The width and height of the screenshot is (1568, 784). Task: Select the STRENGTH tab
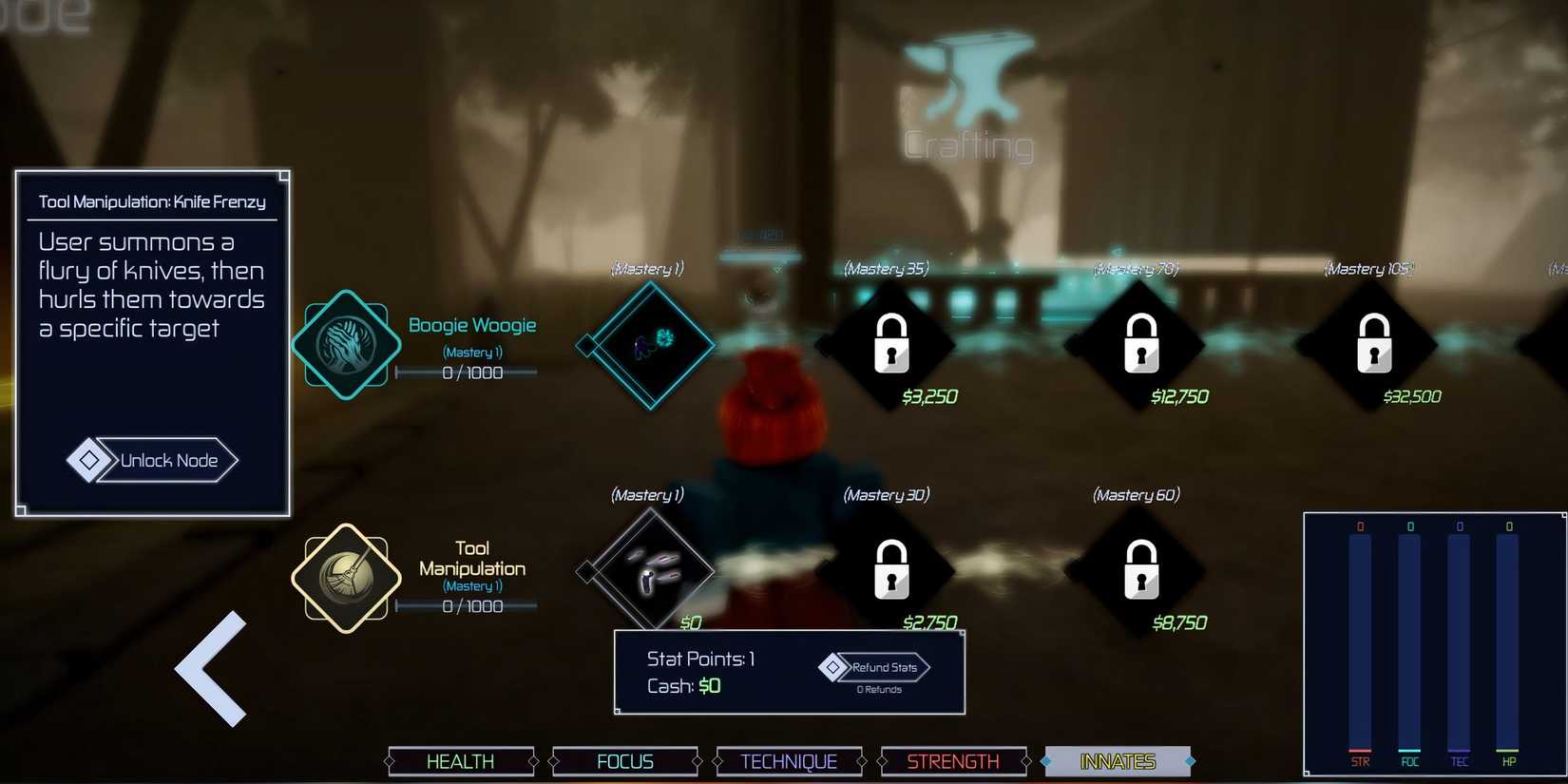953,760
